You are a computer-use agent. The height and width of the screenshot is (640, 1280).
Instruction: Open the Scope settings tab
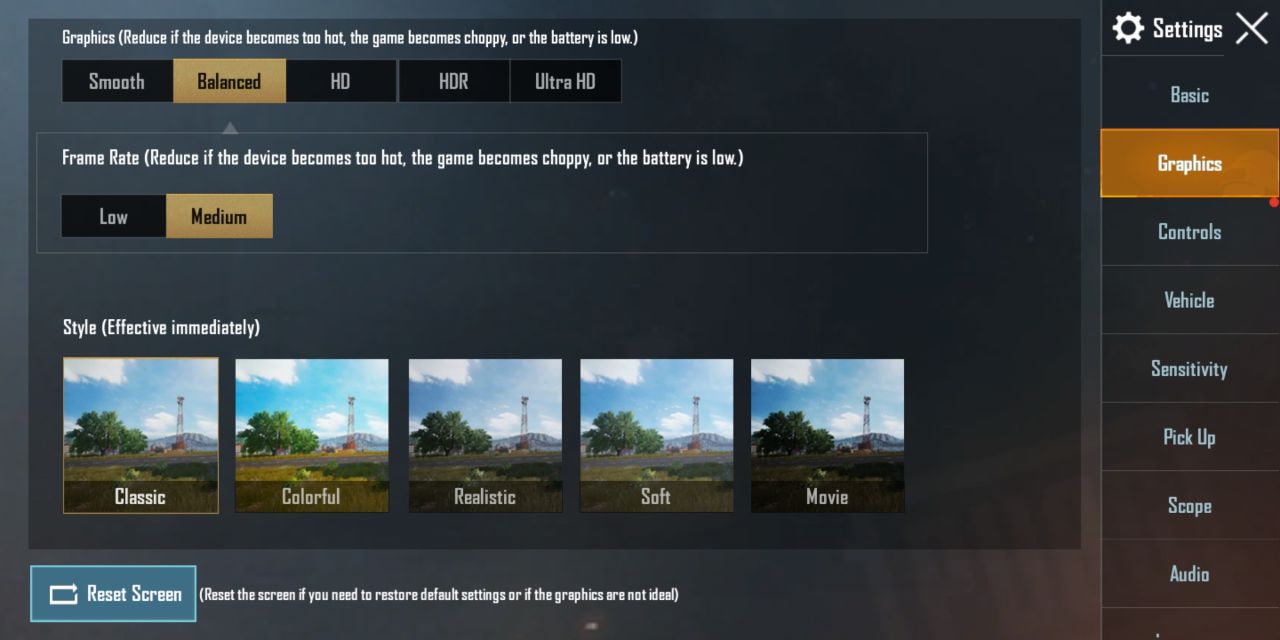point(1189,506)
